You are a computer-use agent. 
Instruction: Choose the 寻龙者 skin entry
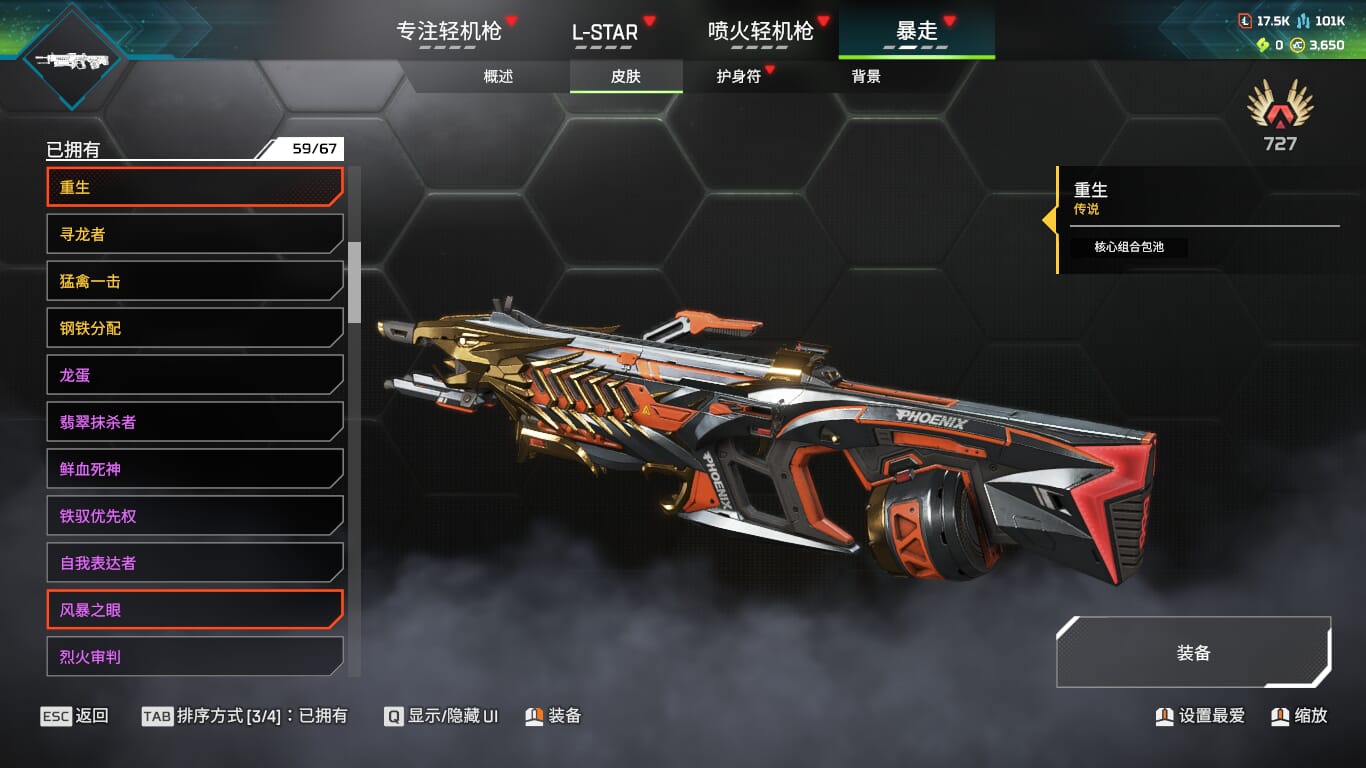click(x=195, y=234)
